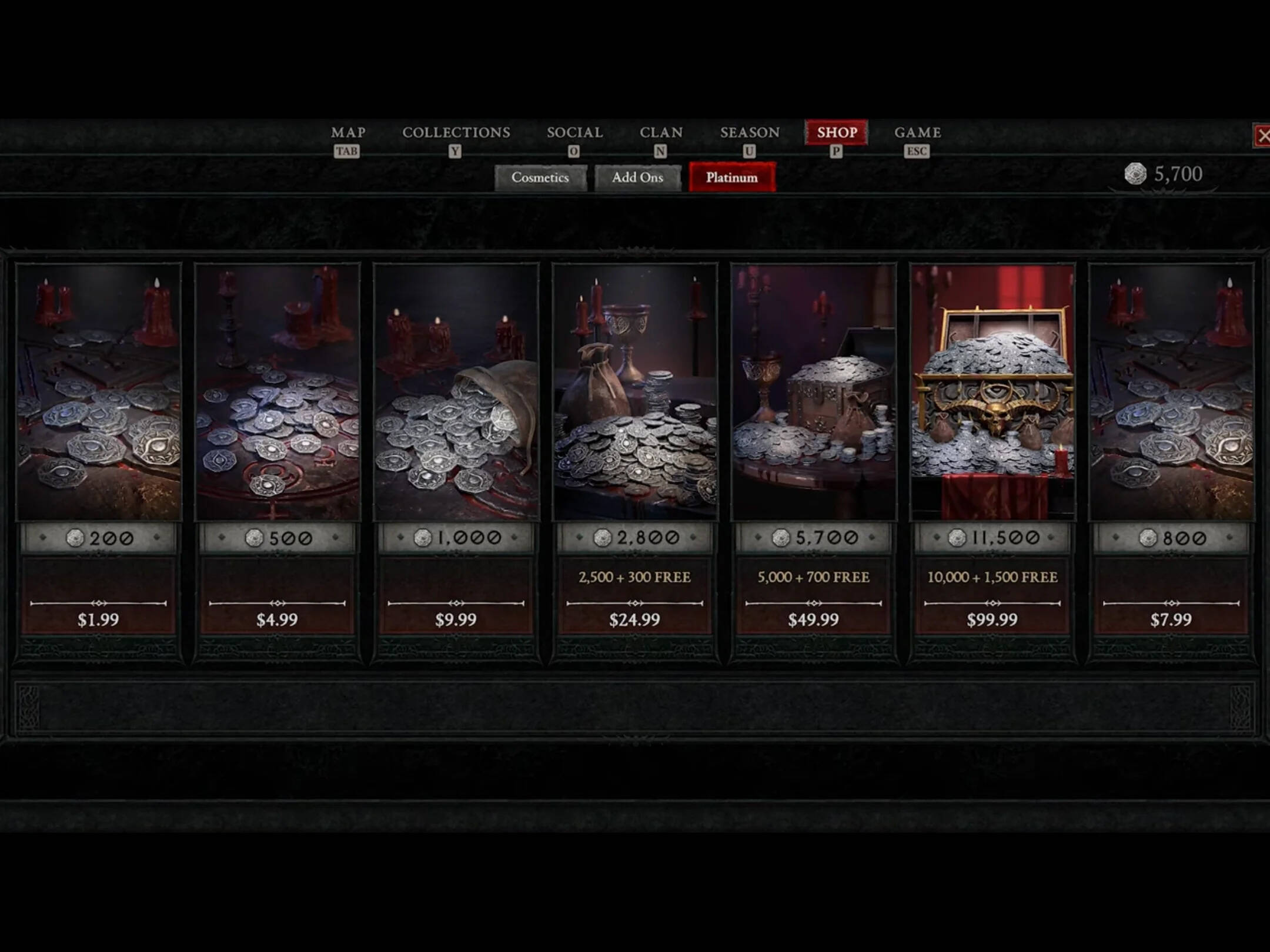Viewport: 1270px width, 952px height.
Task: Open the Game menu tab
Action: click(917, 133)
